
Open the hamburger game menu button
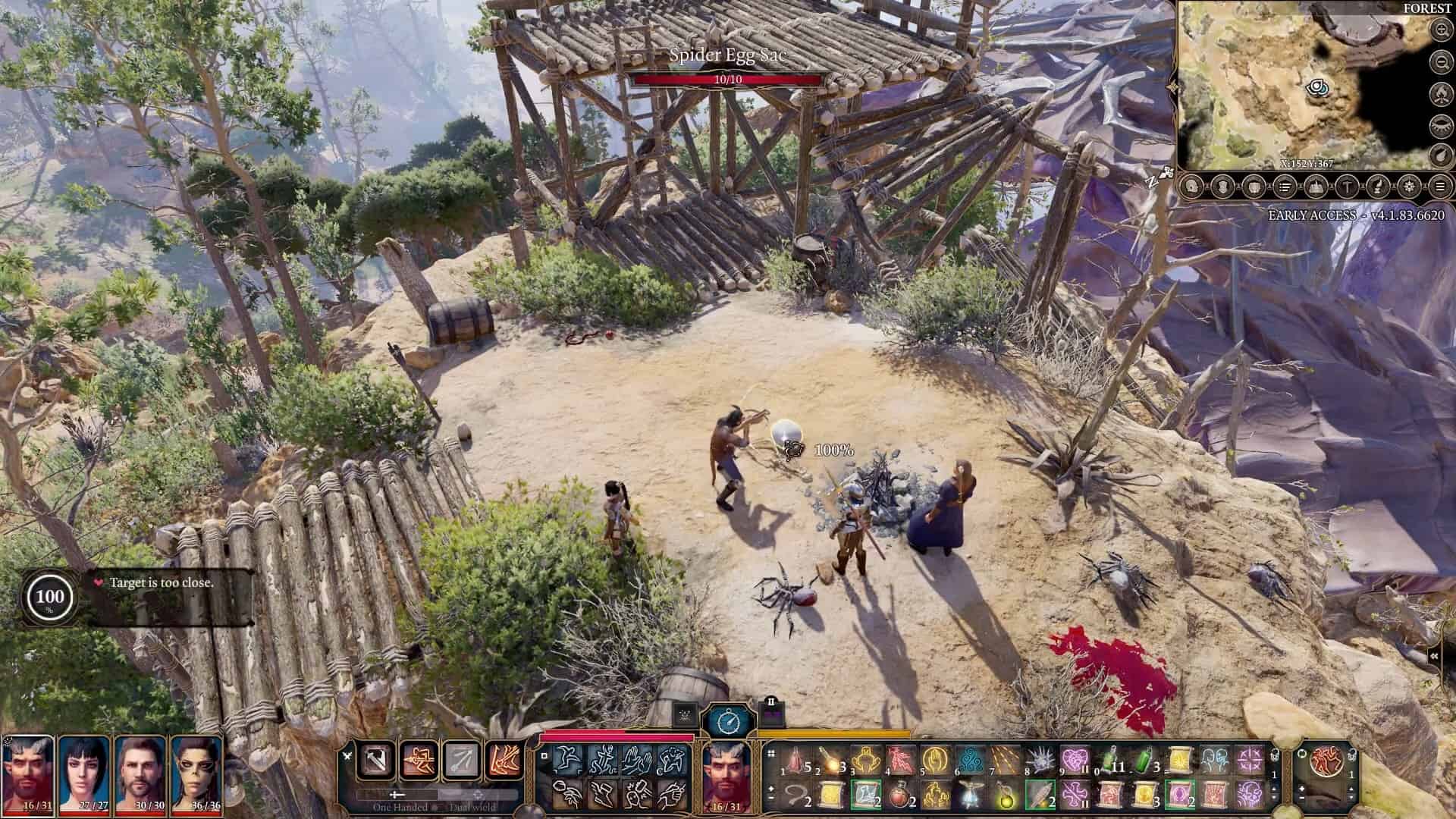pyautogui.click(x=1441, y=186)
